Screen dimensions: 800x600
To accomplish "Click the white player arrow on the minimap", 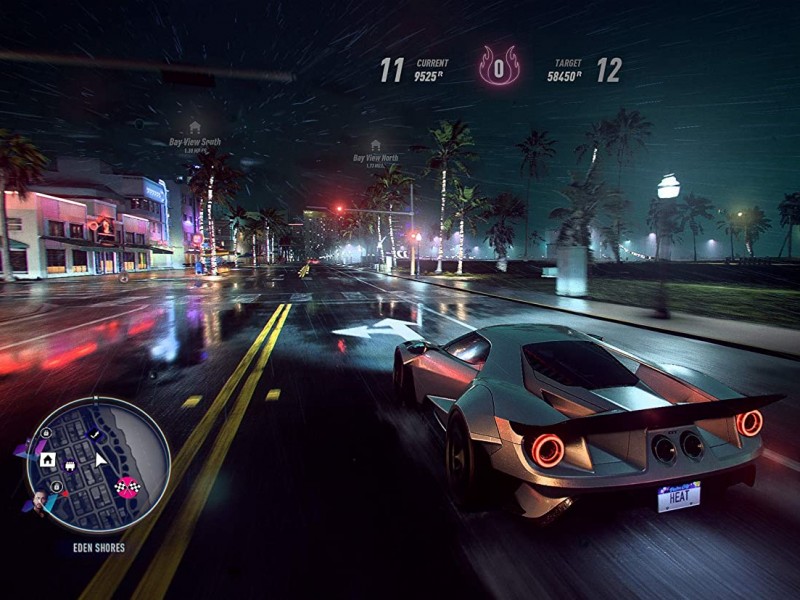I will click(x=100, y=460).
